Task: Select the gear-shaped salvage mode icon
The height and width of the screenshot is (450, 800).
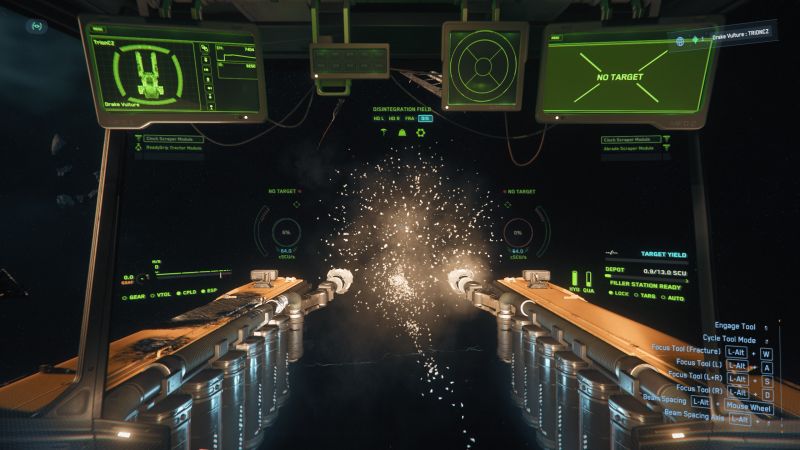Action: [420, 132]
